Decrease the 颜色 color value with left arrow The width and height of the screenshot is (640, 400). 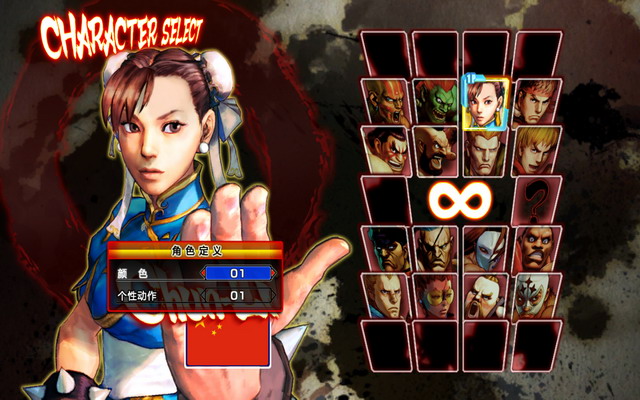click(203, 272)
